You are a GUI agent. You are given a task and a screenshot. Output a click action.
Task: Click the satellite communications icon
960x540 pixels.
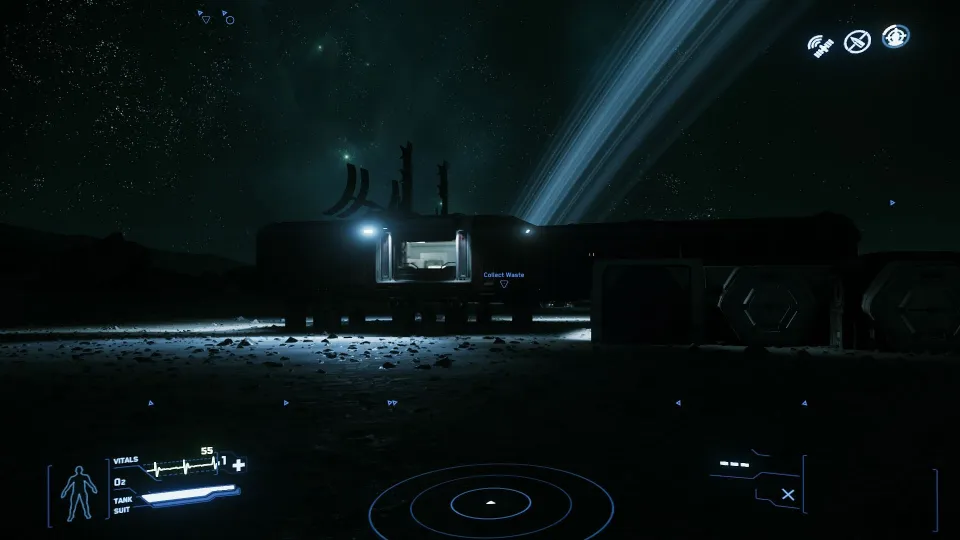(x=822, y=46)
